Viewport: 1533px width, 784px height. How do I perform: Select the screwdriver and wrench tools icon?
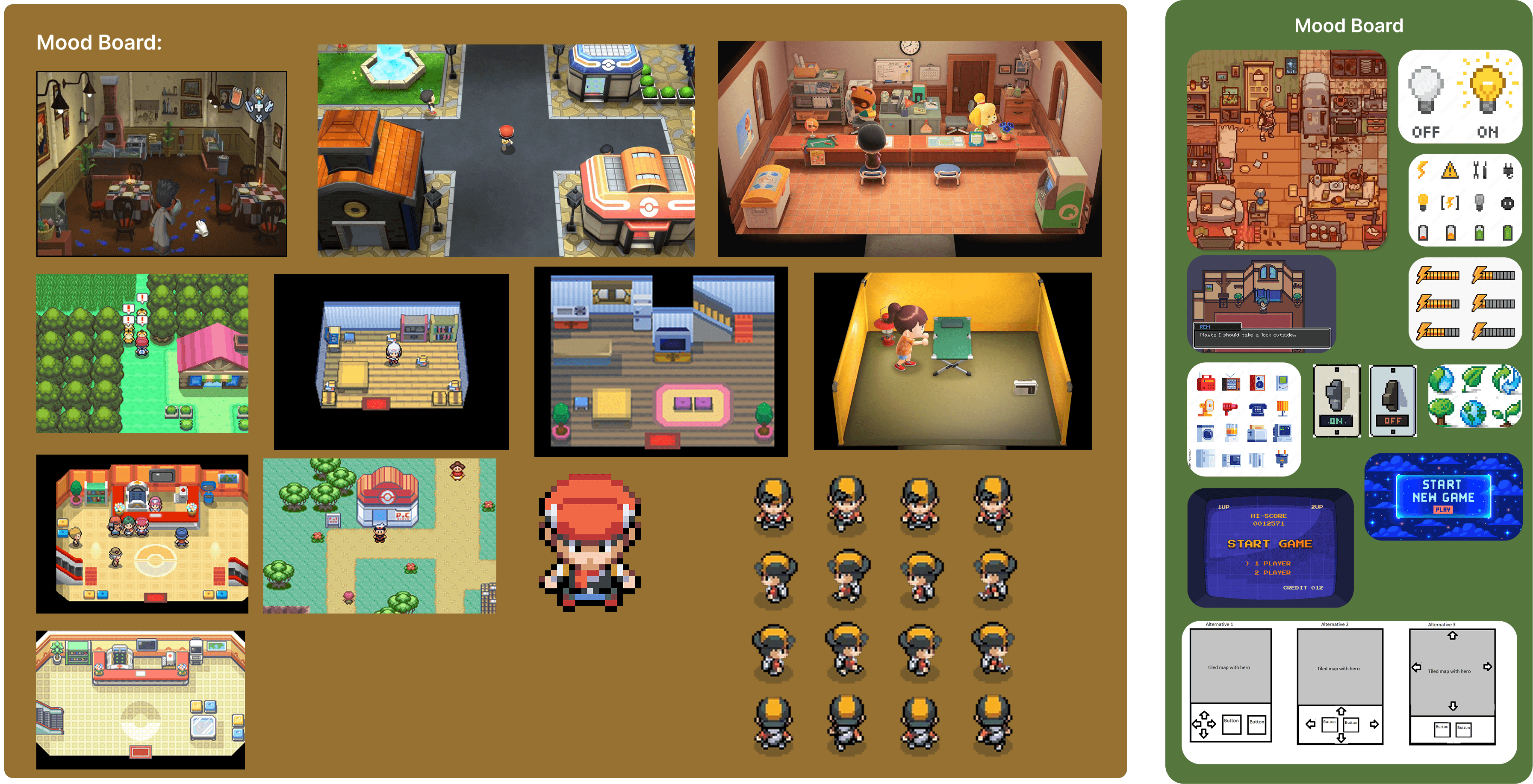pos(1480,171)
